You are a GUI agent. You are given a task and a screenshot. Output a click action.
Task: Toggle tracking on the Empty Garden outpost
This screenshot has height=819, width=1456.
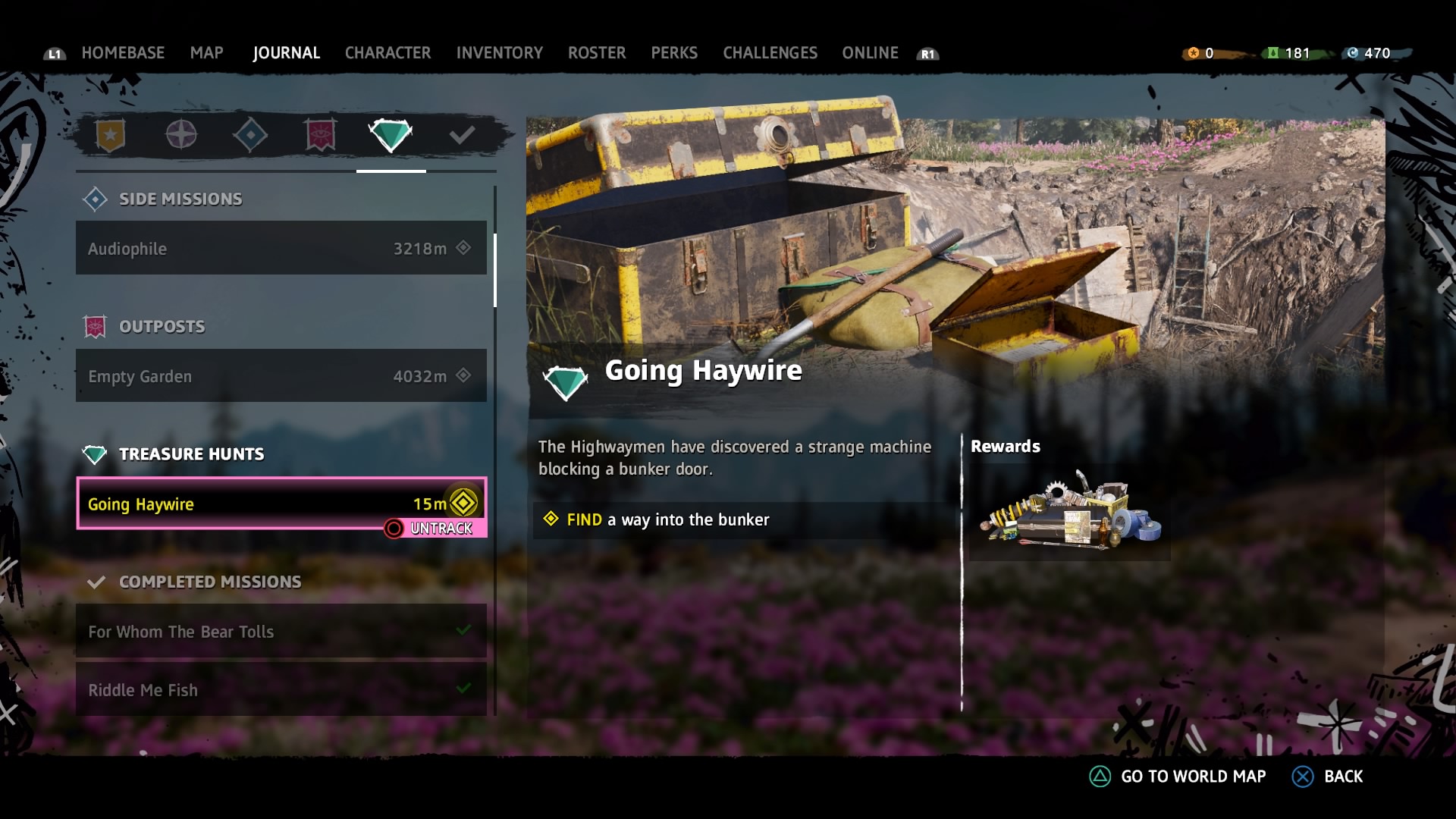pos(281,375)
